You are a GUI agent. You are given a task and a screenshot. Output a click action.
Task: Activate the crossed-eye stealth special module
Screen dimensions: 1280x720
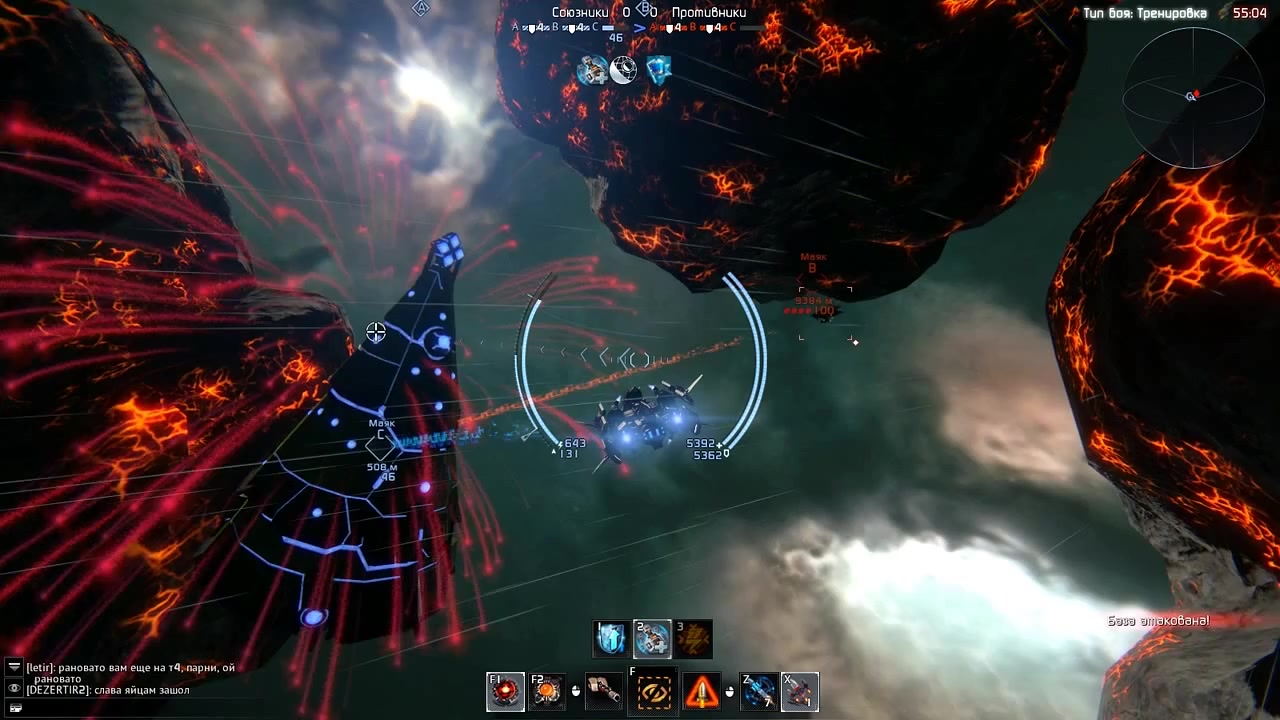653,691
